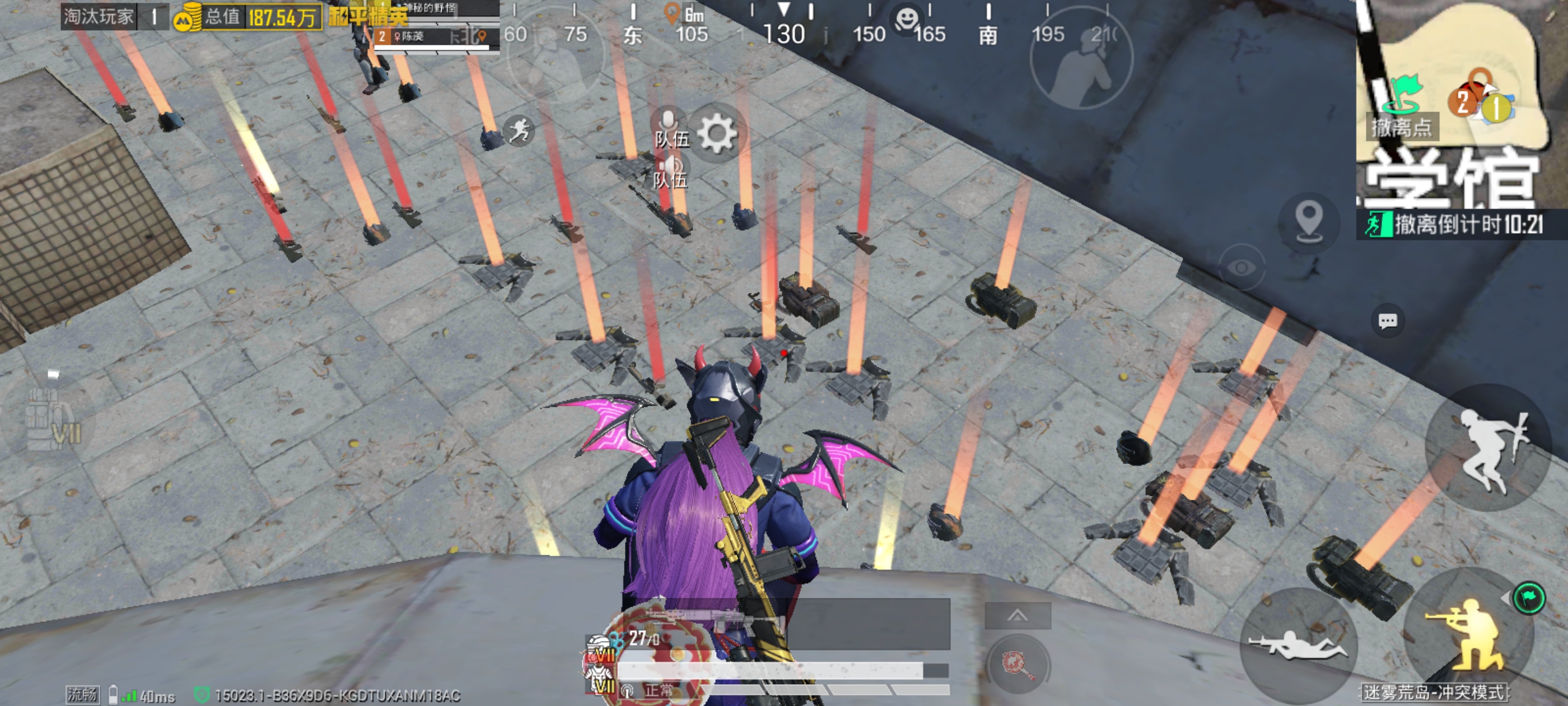The width and height of the screenshot is (1568, 706).
Task: Tap the small green flag button
Action: click(x=1528, y=597)
